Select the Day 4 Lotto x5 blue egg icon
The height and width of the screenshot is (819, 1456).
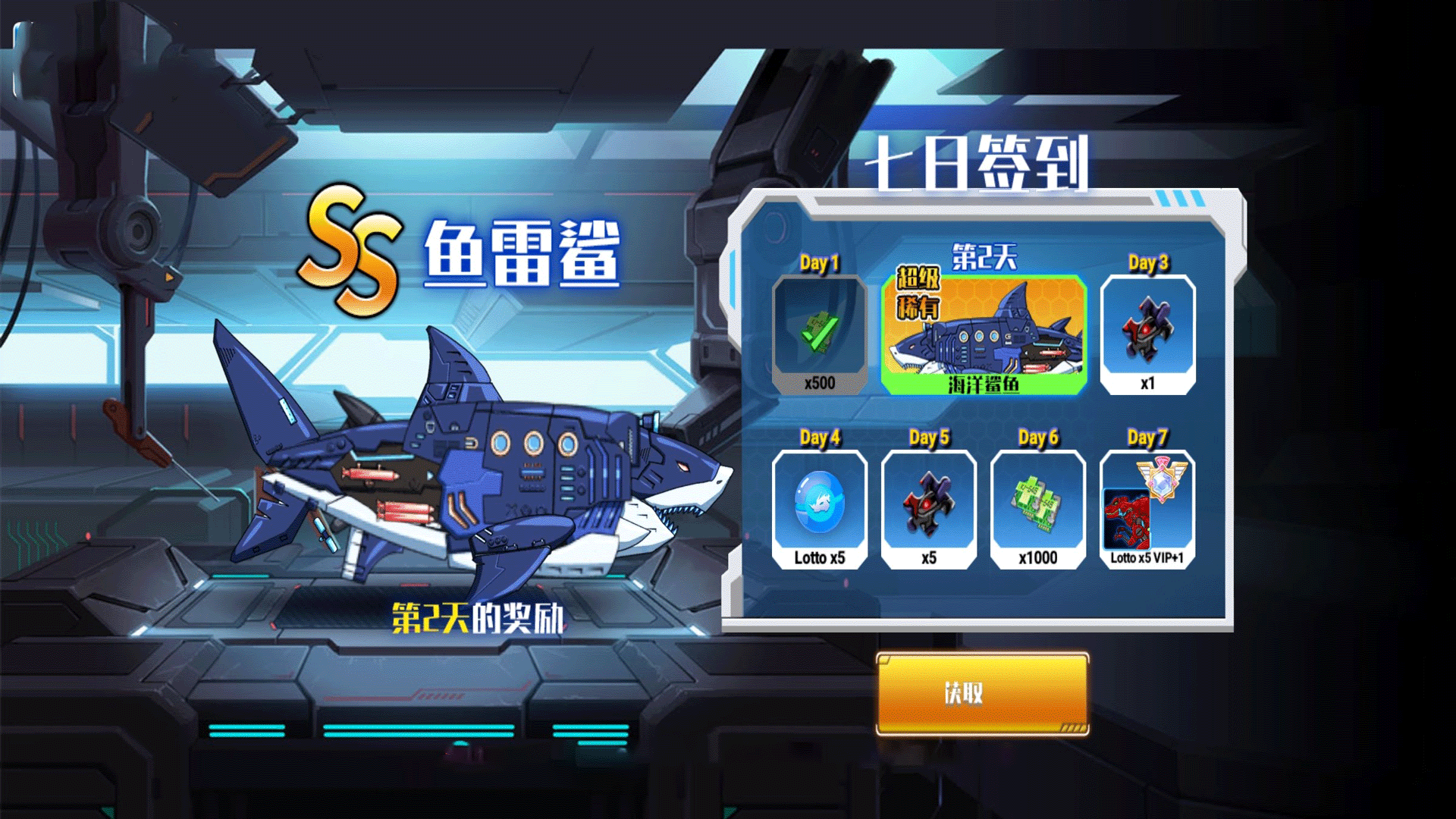819,503
